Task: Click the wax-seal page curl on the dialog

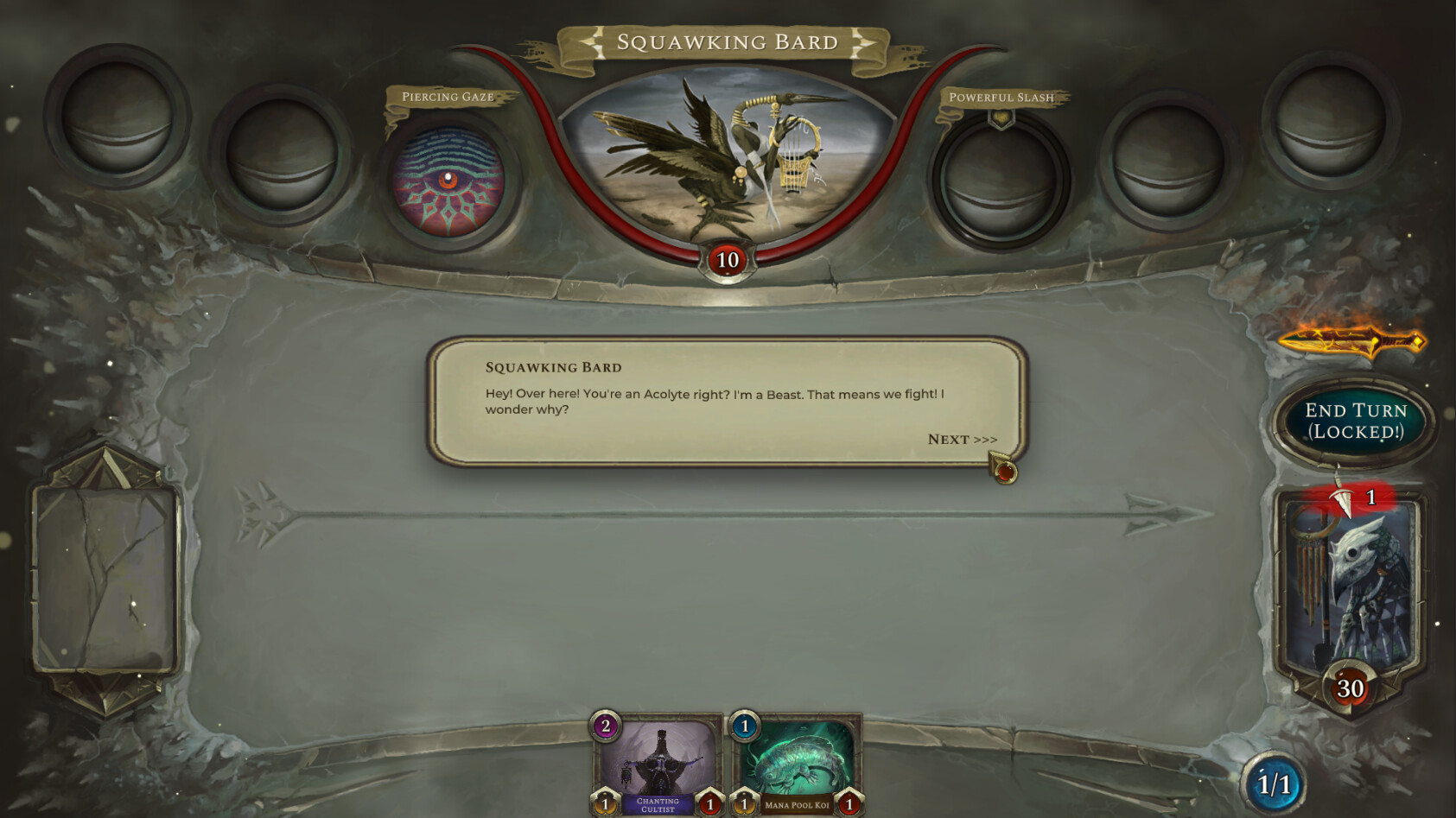Action: [x=1005, y=471]
